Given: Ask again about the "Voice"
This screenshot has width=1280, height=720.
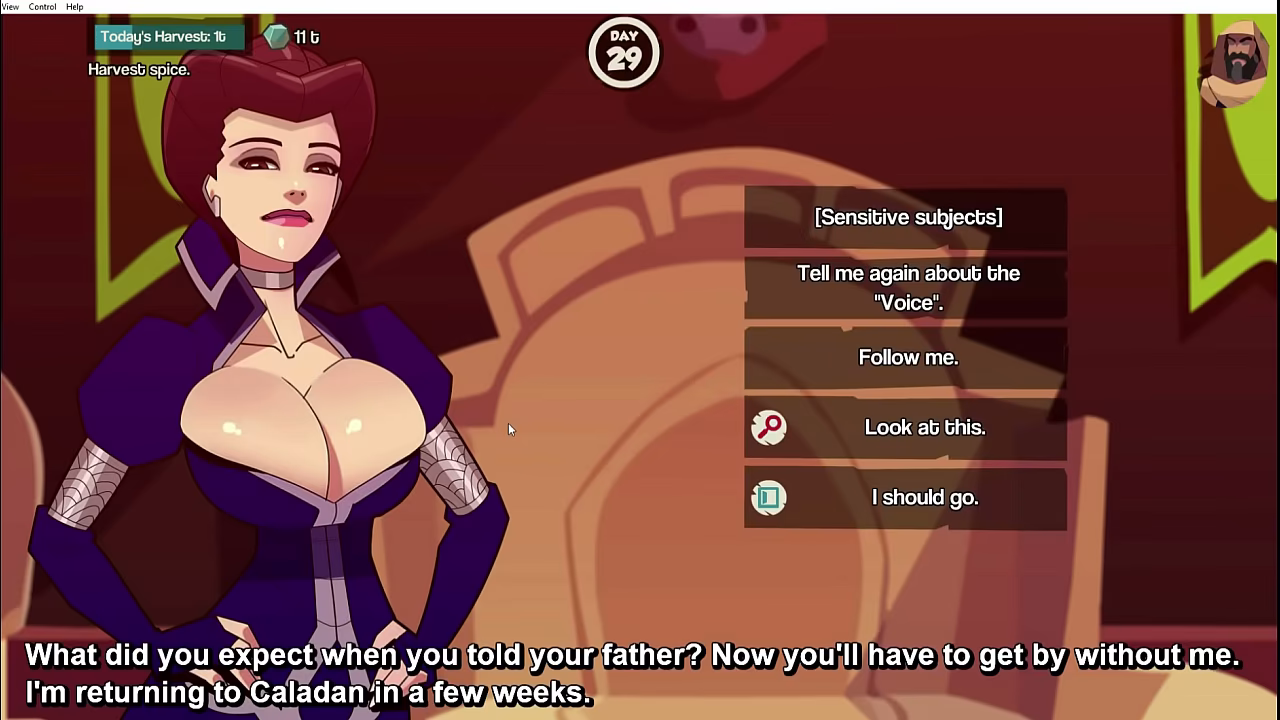Looking at the screenshot, I should [x=906, y=288].
